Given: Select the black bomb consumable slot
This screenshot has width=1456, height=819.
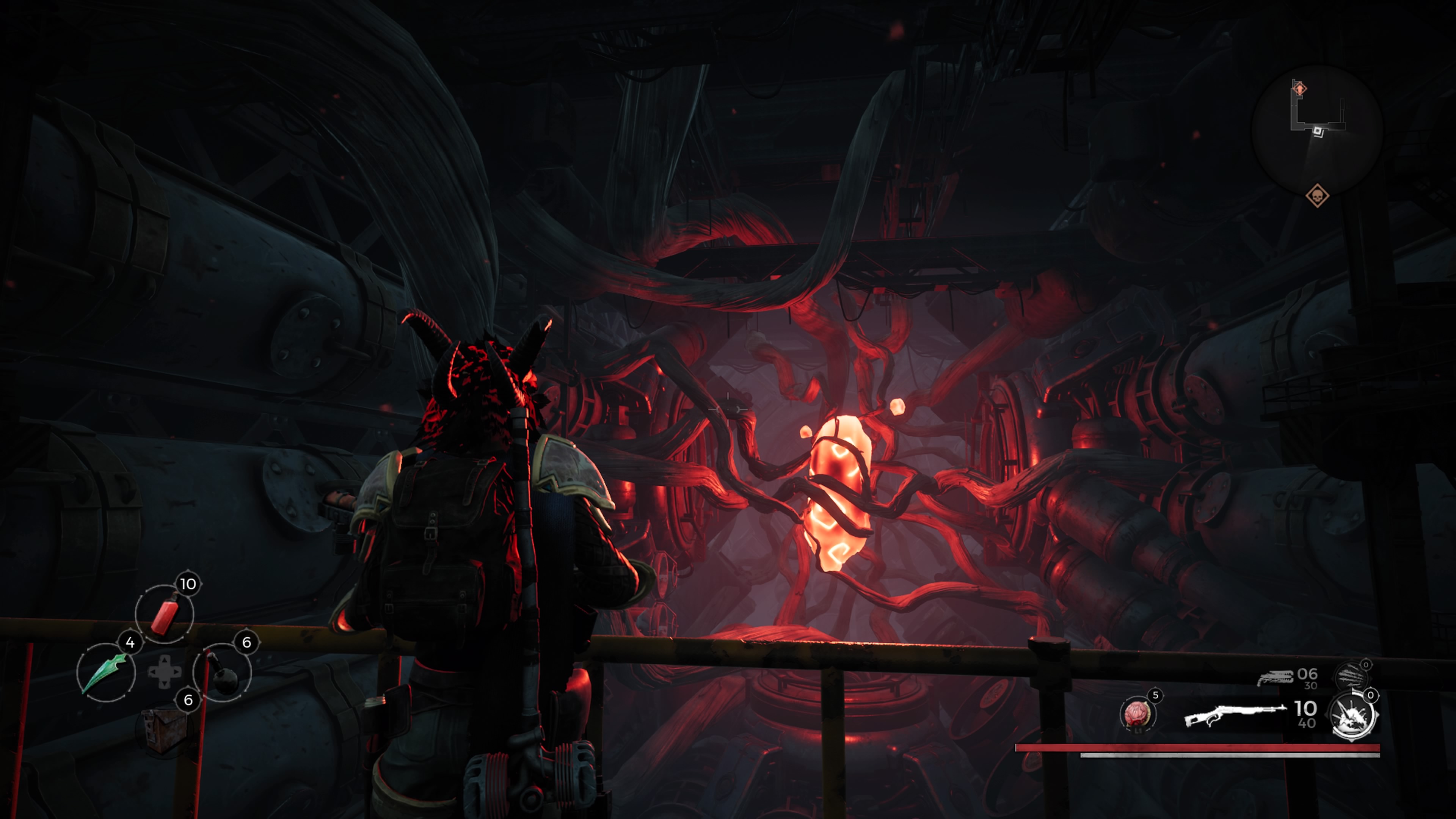Looking at the screenshot, I should (x=222, y=673).
